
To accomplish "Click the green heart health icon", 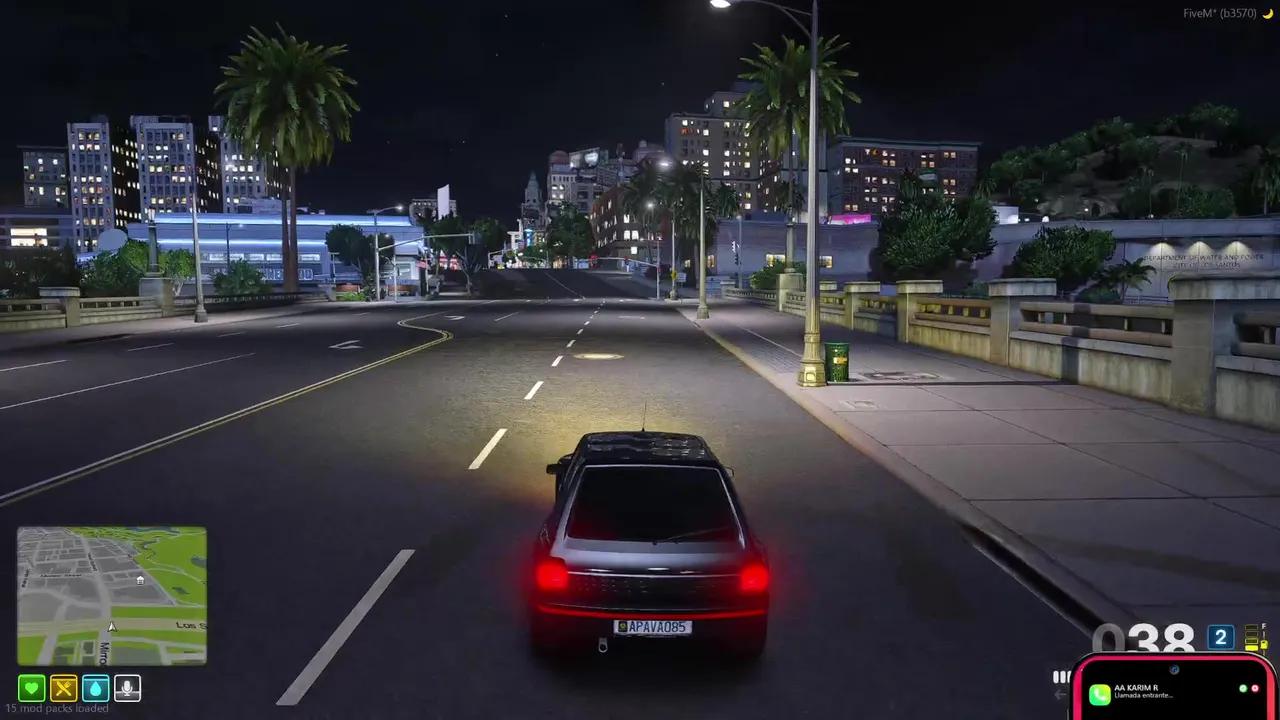I will tap(32, 688).
